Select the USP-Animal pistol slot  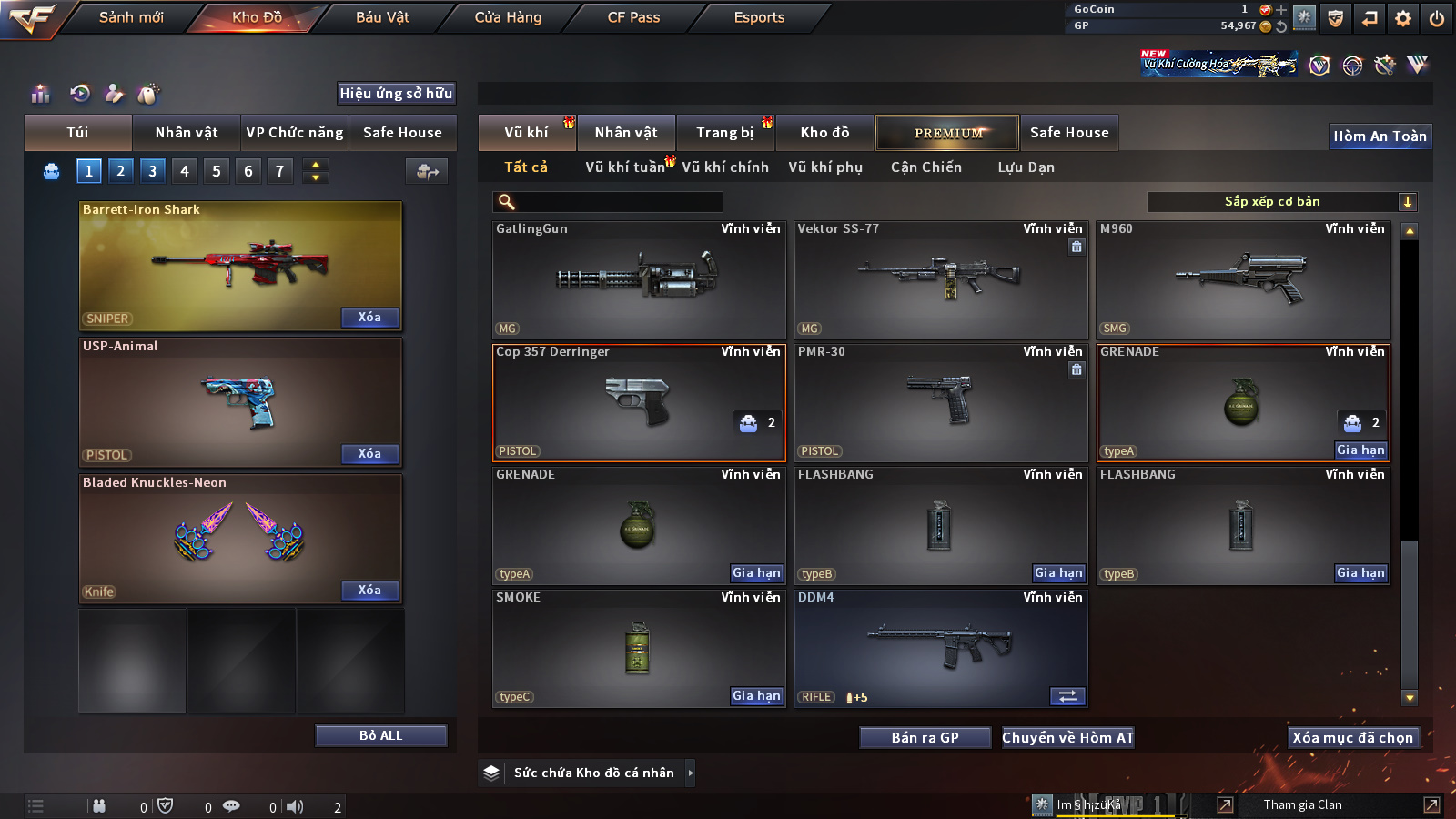240,401
